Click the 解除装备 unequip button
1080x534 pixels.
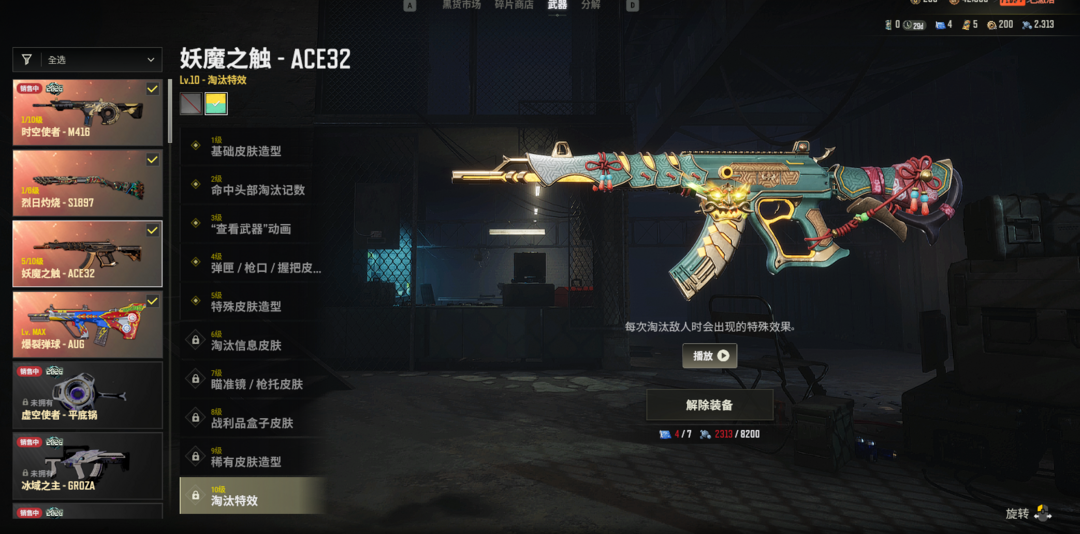tap(709, 405)
